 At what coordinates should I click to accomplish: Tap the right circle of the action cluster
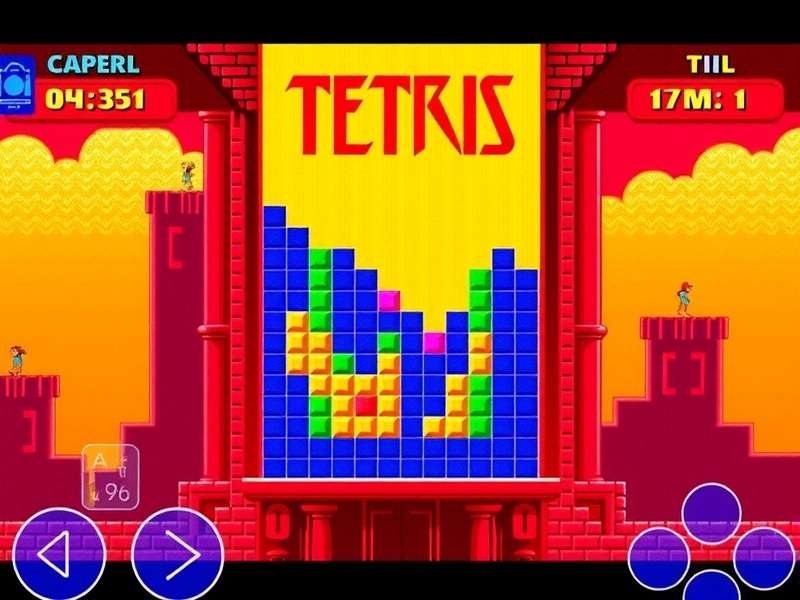pos(764,558)
